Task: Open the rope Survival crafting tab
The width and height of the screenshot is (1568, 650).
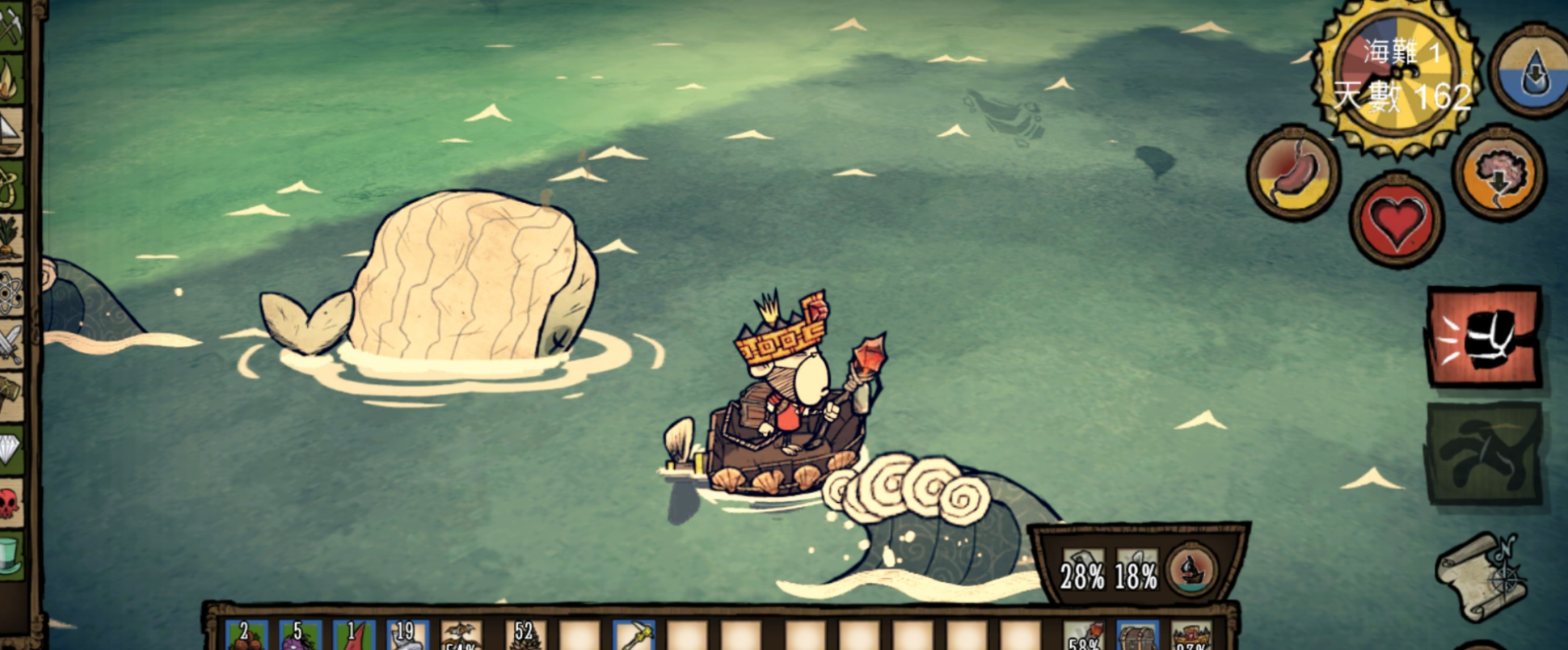Action: [11, 184]
